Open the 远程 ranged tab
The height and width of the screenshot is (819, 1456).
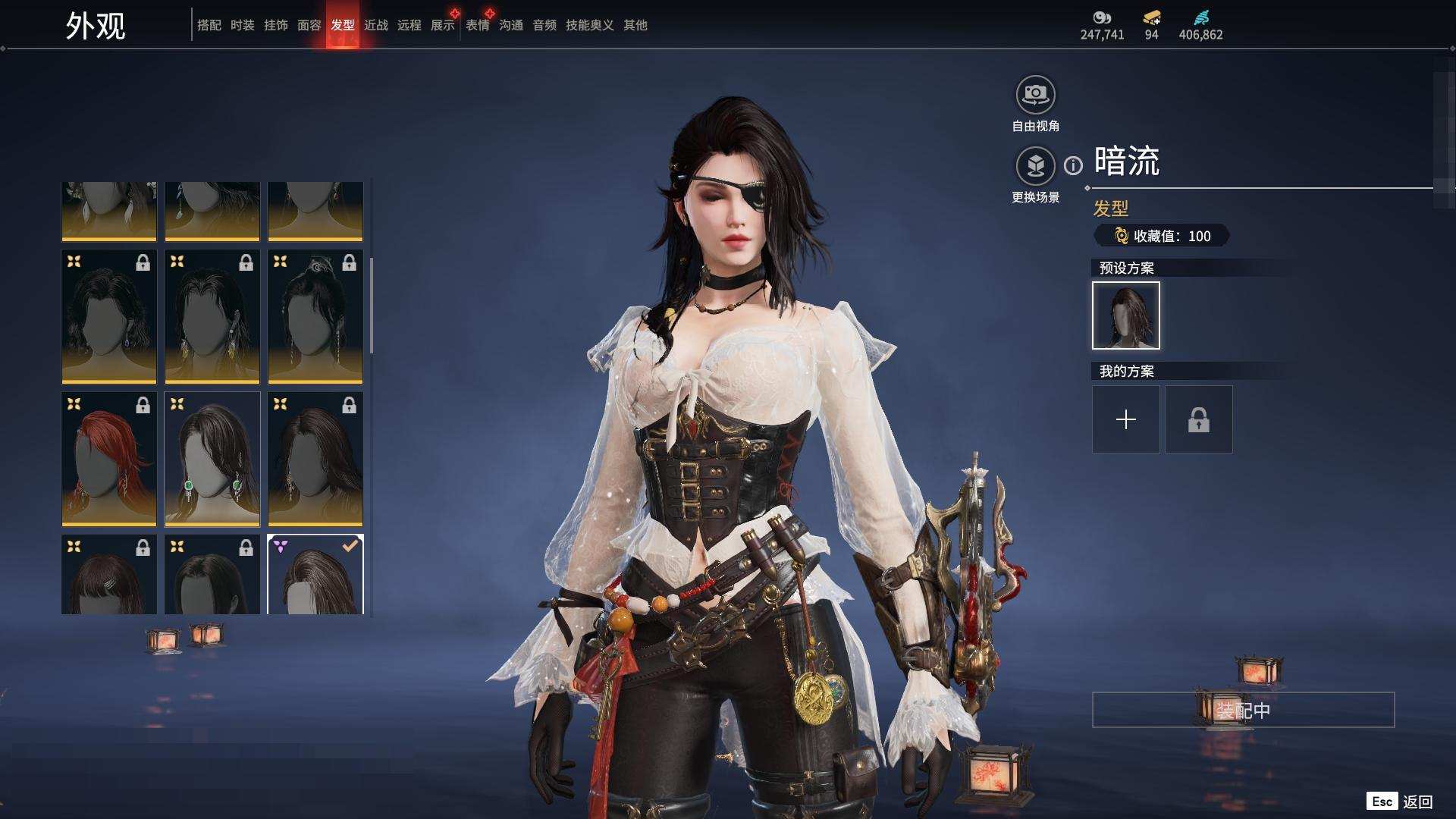pos(409,25)
